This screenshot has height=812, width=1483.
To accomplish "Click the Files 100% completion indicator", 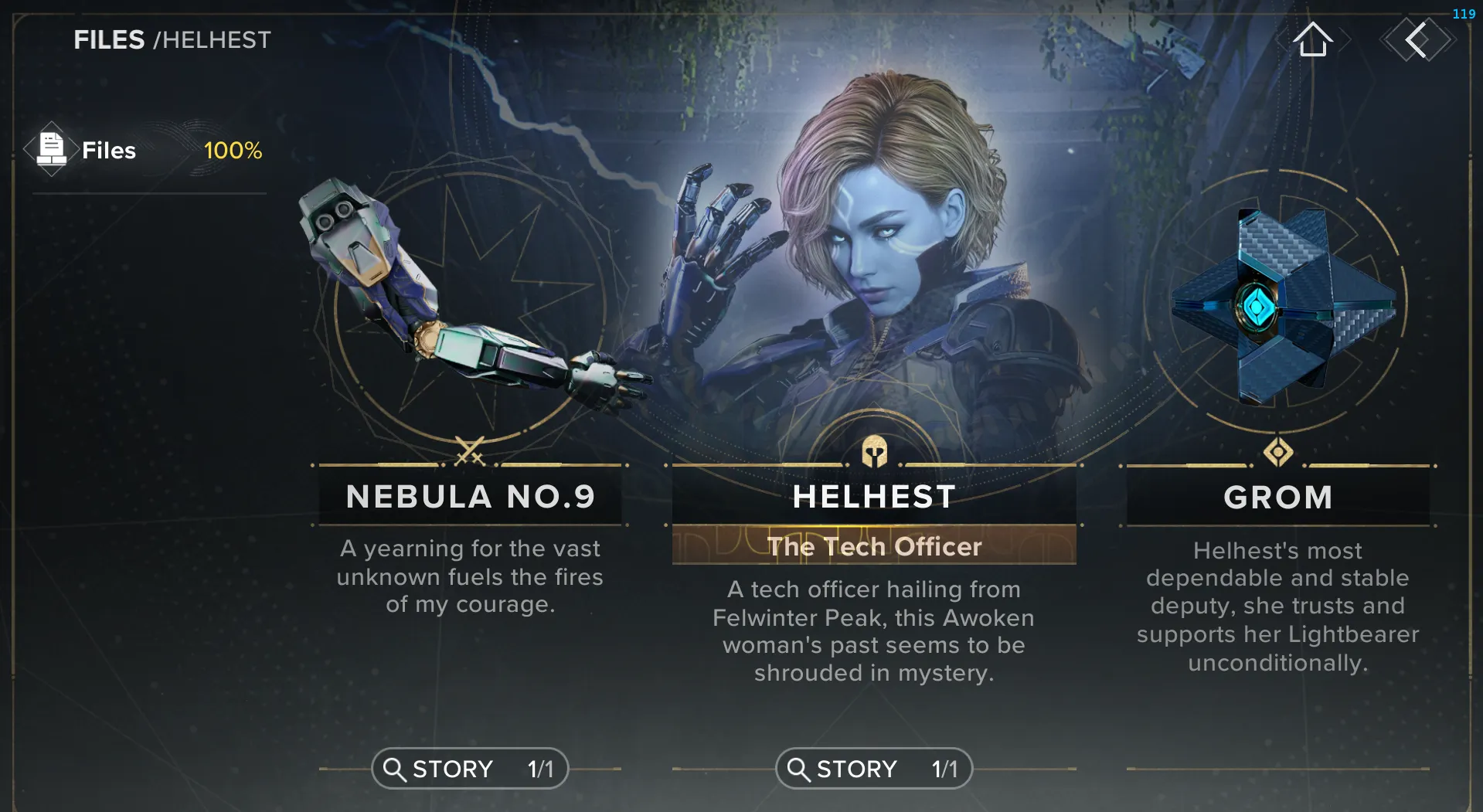I will tap(232, 151).
